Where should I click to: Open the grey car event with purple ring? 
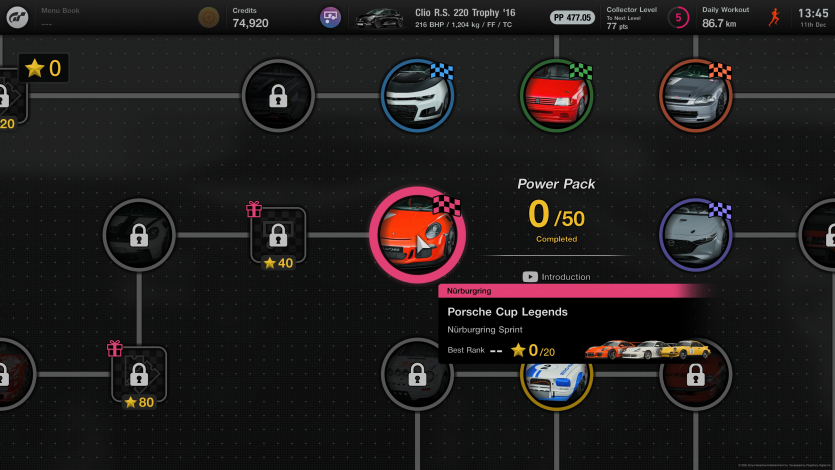point(696,235)
